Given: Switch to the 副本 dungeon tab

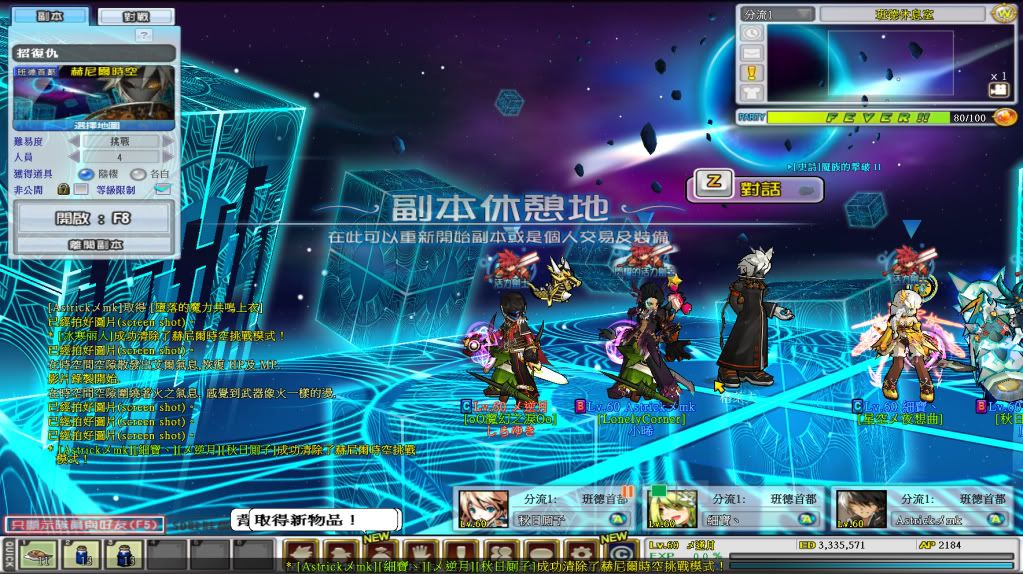Looking at the screenshot, I should click(x=50, y=16).
